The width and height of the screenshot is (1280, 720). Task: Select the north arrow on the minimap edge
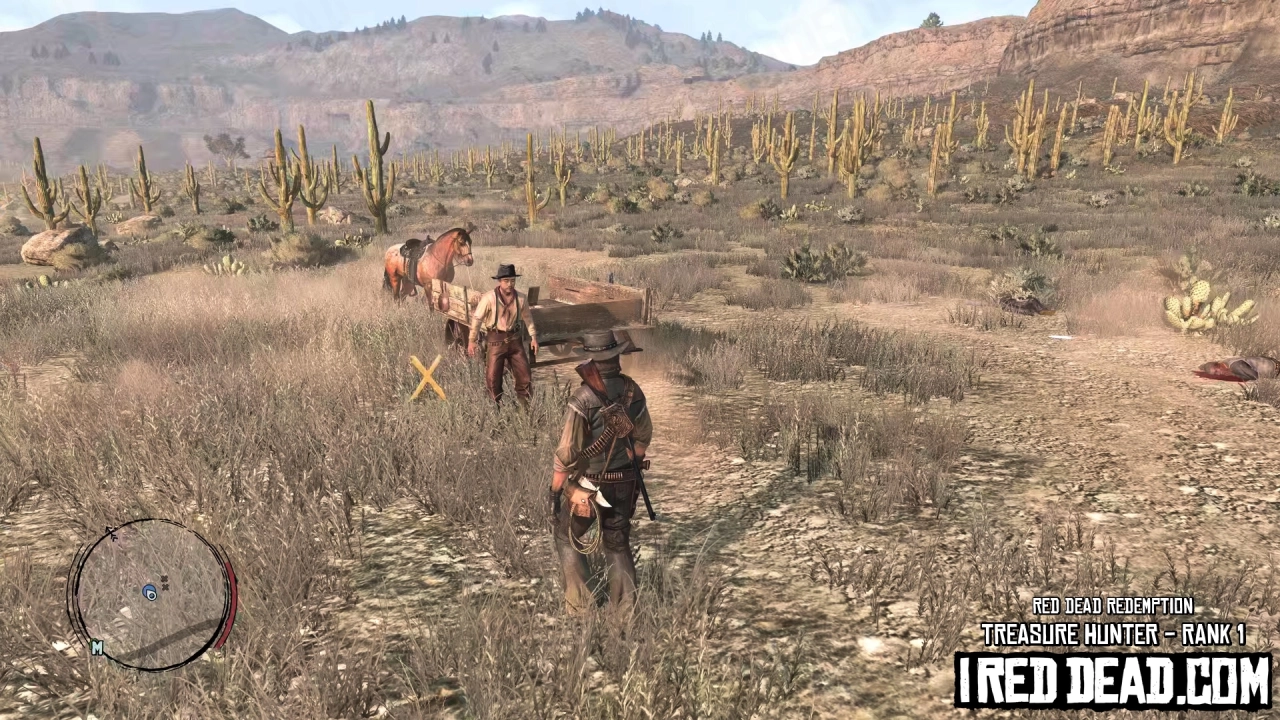tap(112, 531)
